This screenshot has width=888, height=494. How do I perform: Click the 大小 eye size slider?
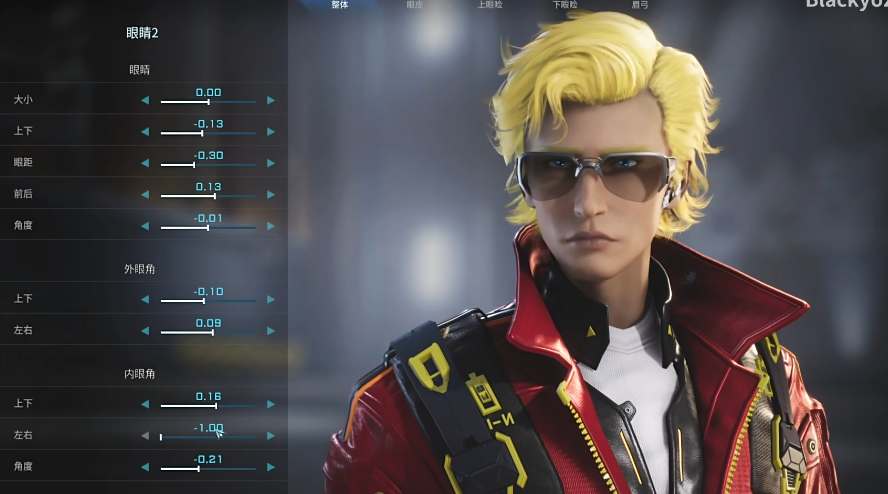pyautogui.click(x=208, y=101)
